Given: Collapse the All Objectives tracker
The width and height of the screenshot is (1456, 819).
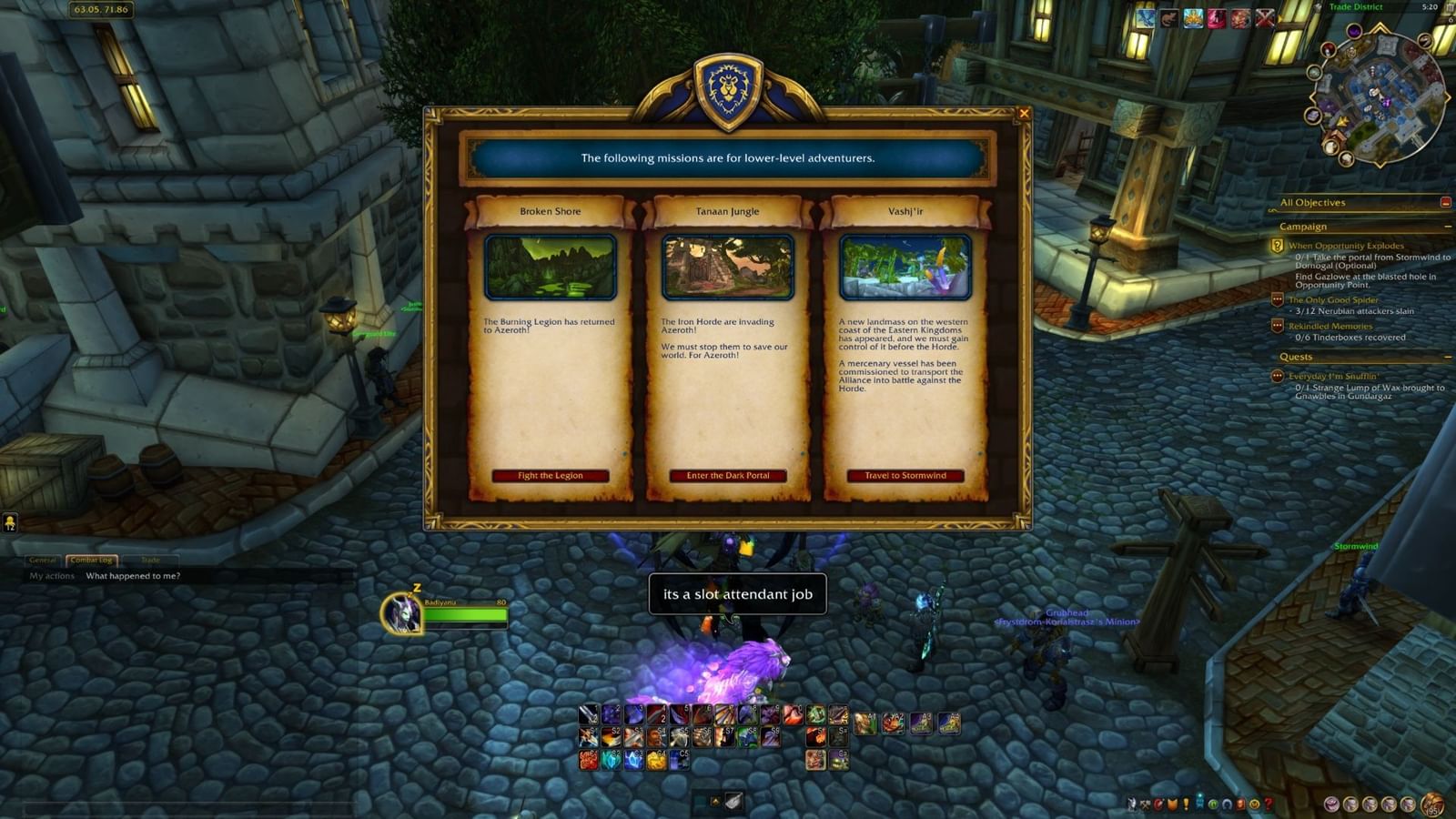Looking at the screenshot, I should pyautogui.click(x=1444, y=203).
